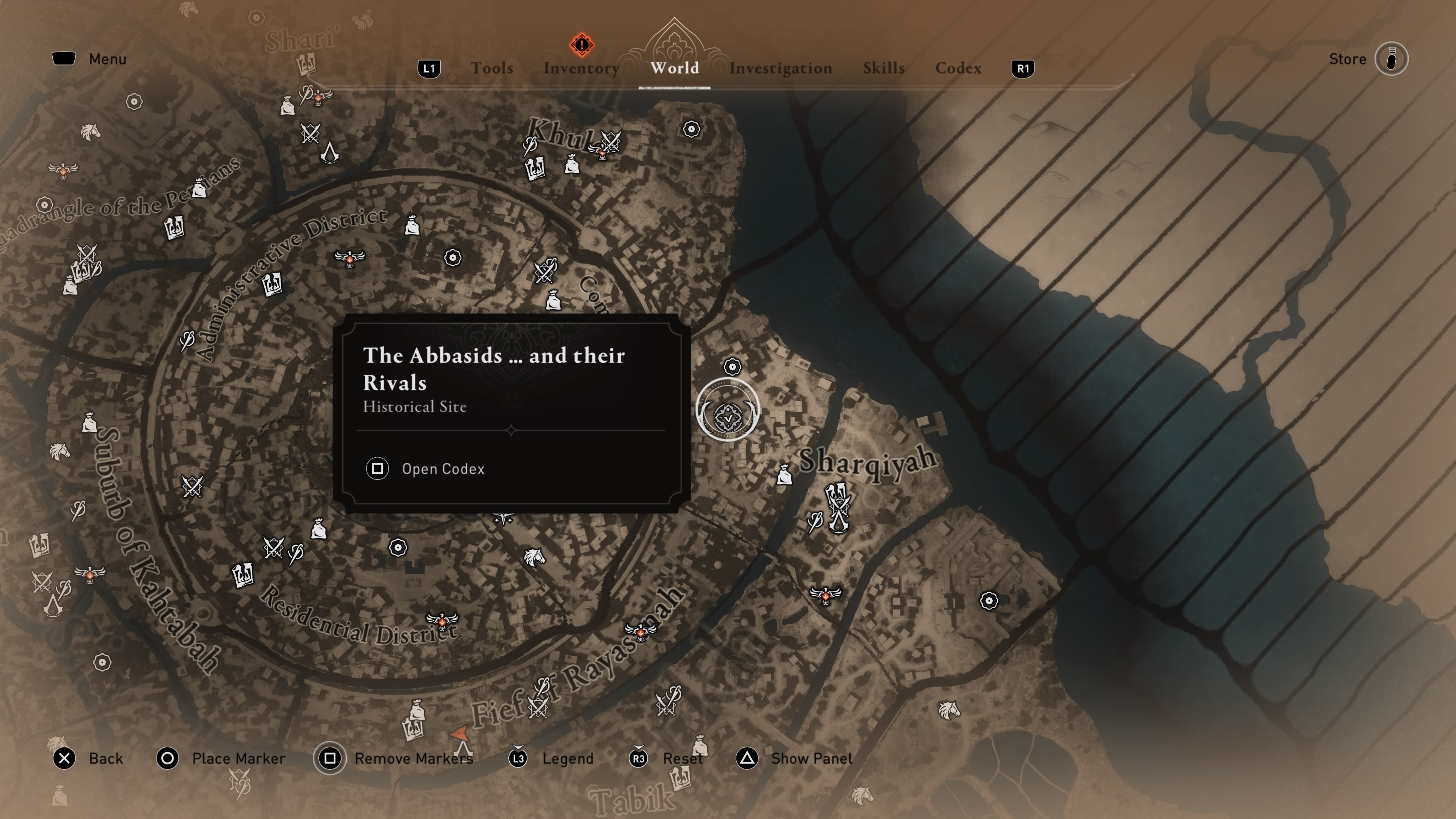Switch to the Skills tab

coord(883,68)
